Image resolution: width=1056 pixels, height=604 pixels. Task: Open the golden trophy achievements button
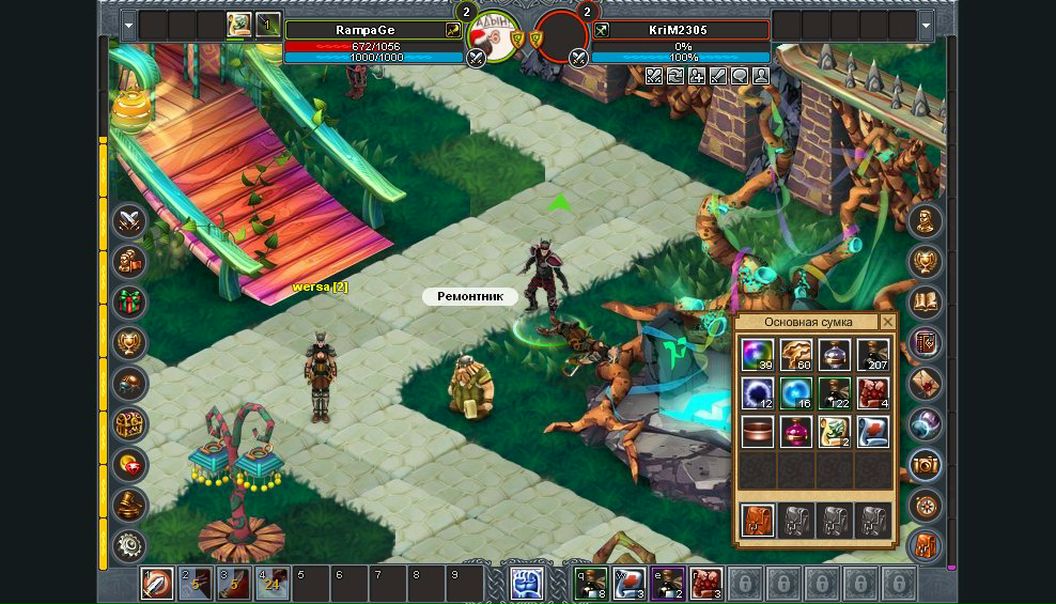[x=130, y=343]
